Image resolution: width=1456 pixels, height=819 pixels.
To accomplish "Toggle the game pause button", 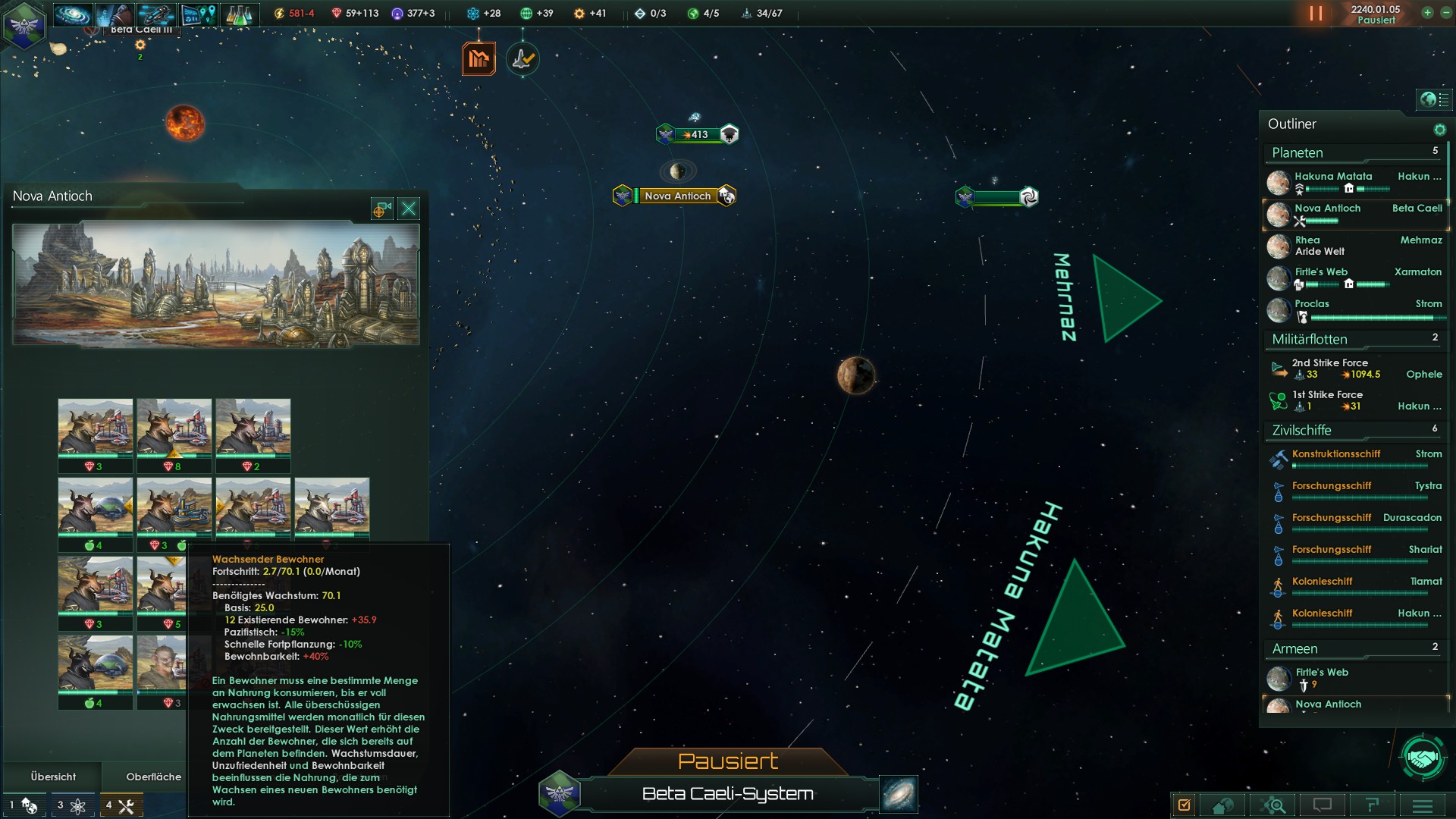I will (1316, 14).
